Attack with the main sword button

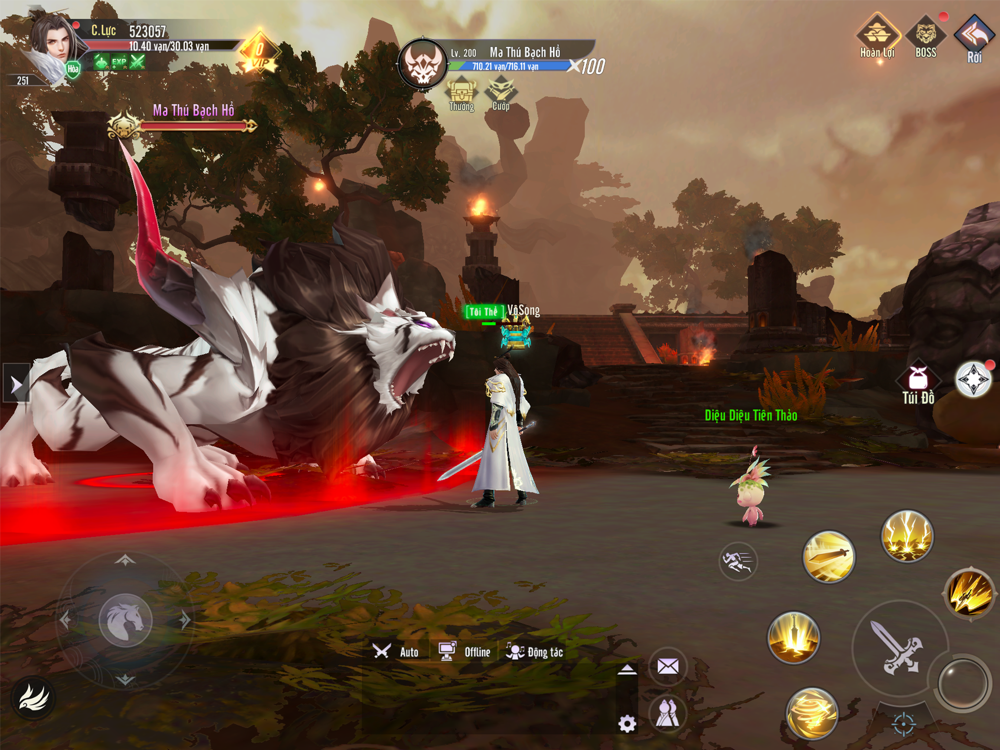click(897, 647)
